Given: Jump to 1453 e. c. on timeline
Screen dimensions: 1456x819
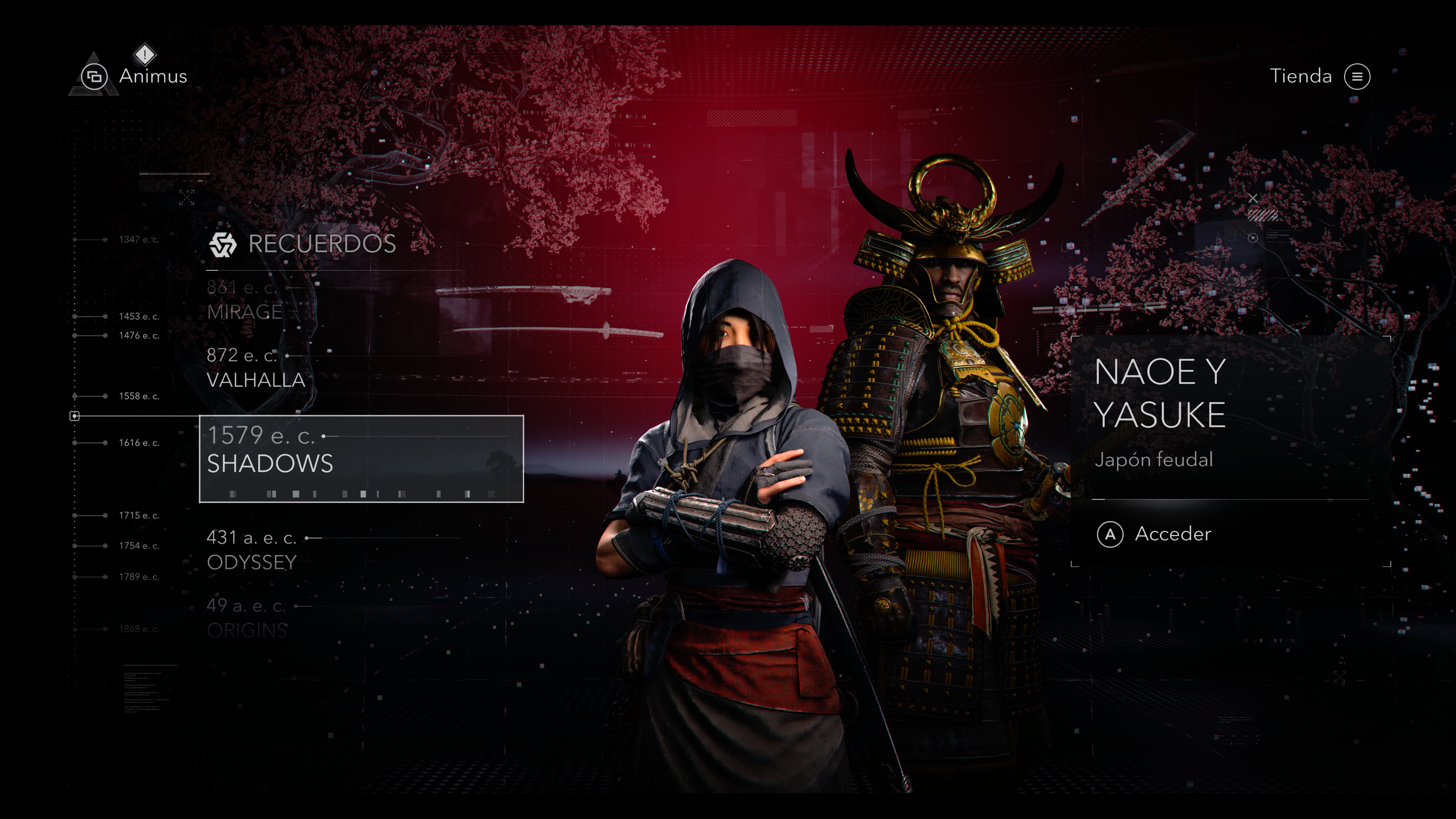Looking at the screenshot, I should [x=138, y=317].
